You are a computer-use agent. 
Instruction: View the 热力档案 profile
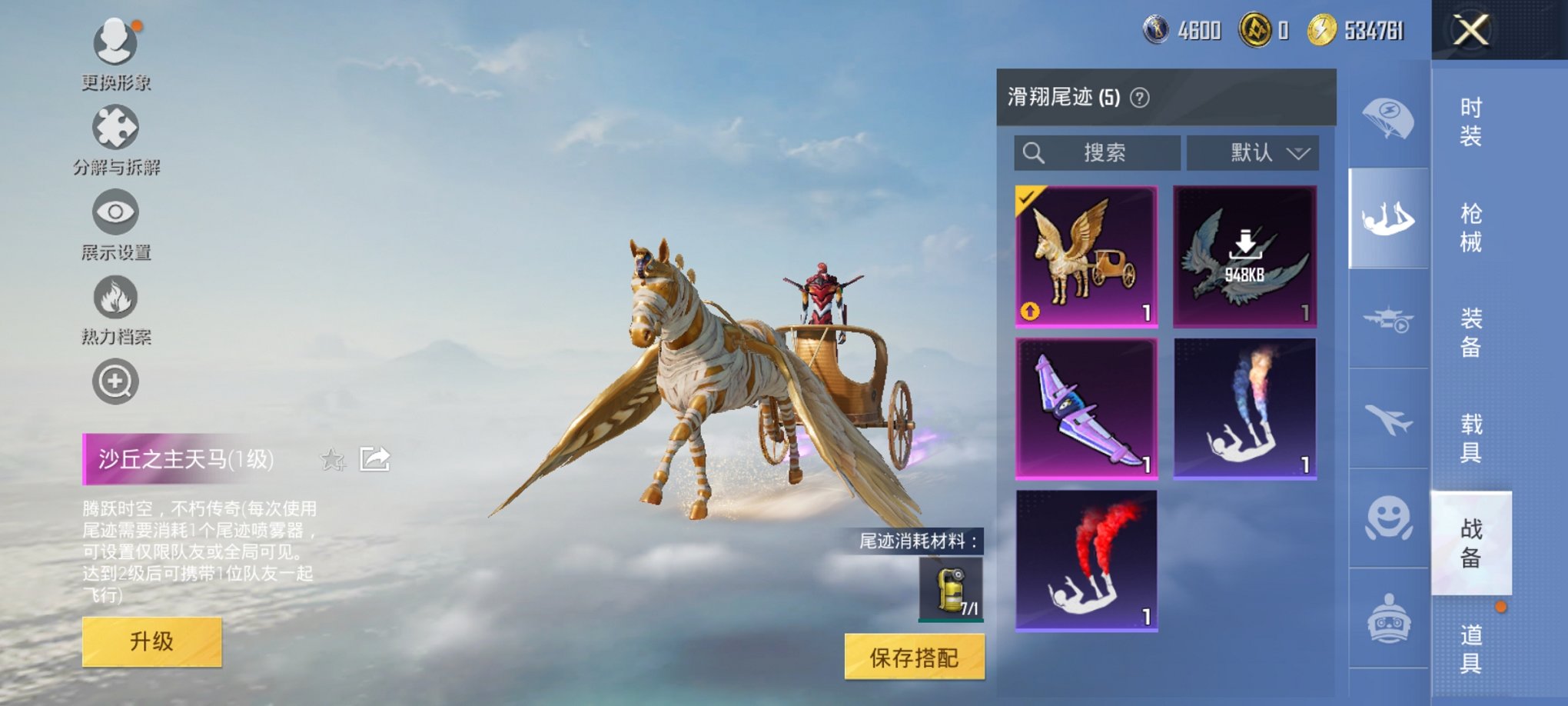[x=114, y=300]
